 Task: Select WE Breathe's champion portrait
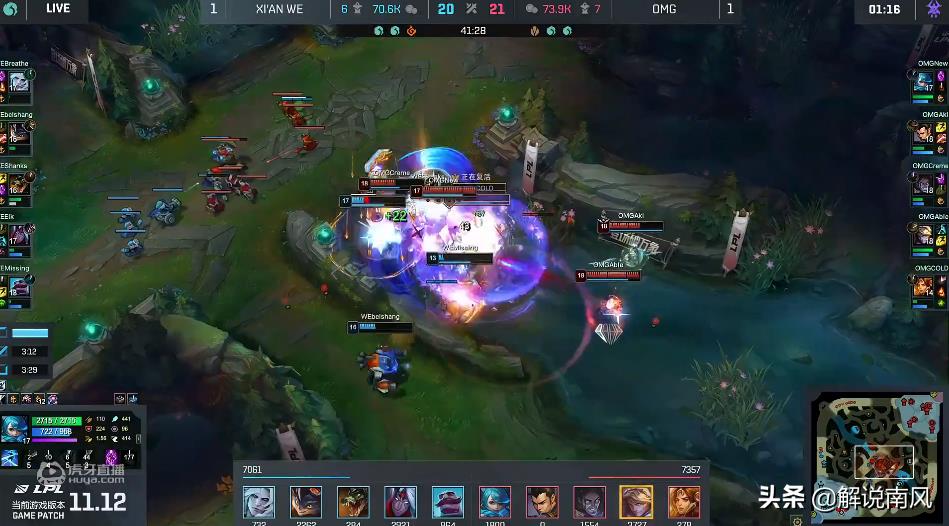click(x=19, y=82)
